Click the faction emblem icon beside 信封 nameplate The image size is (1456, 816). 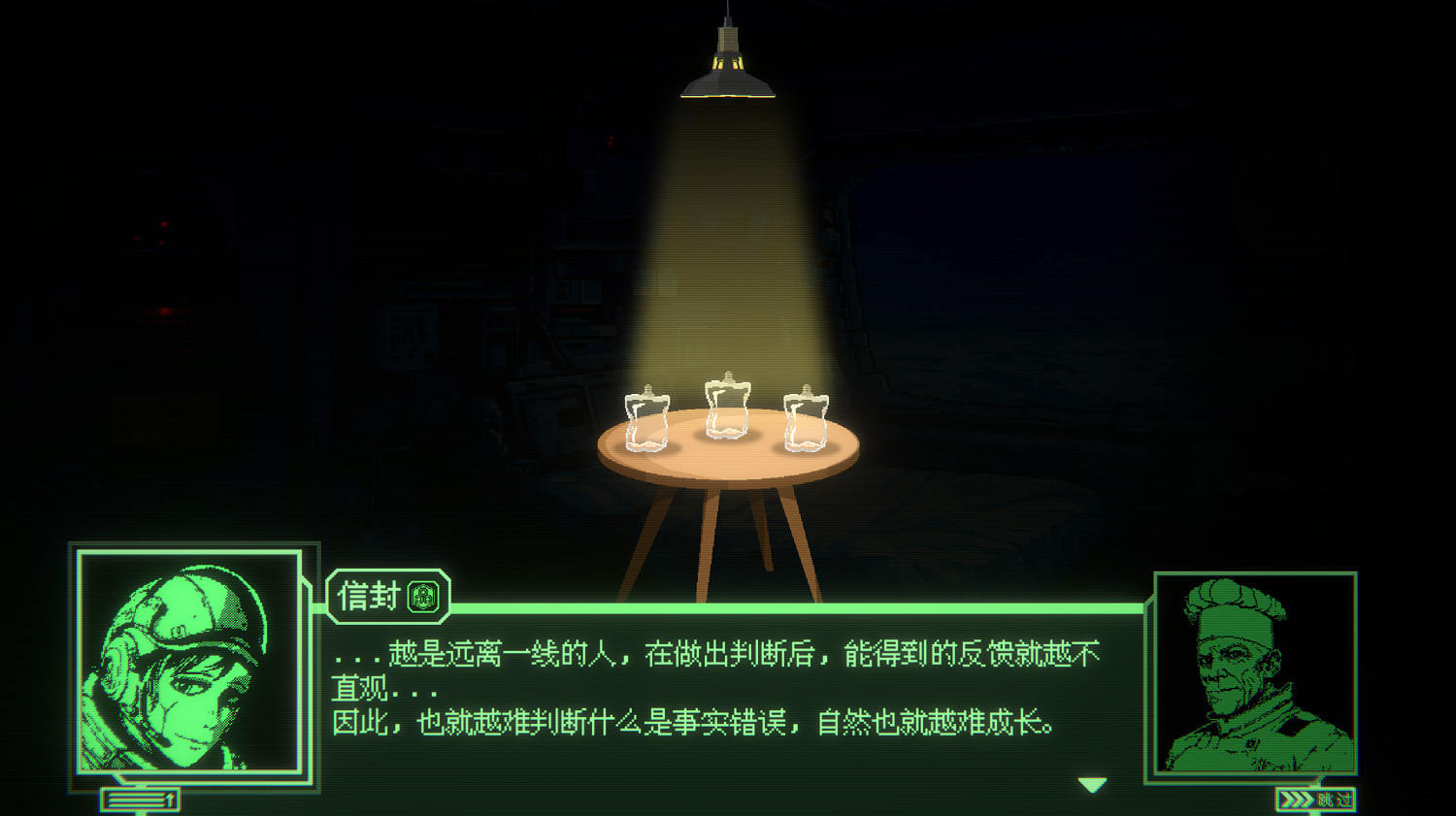424,597
